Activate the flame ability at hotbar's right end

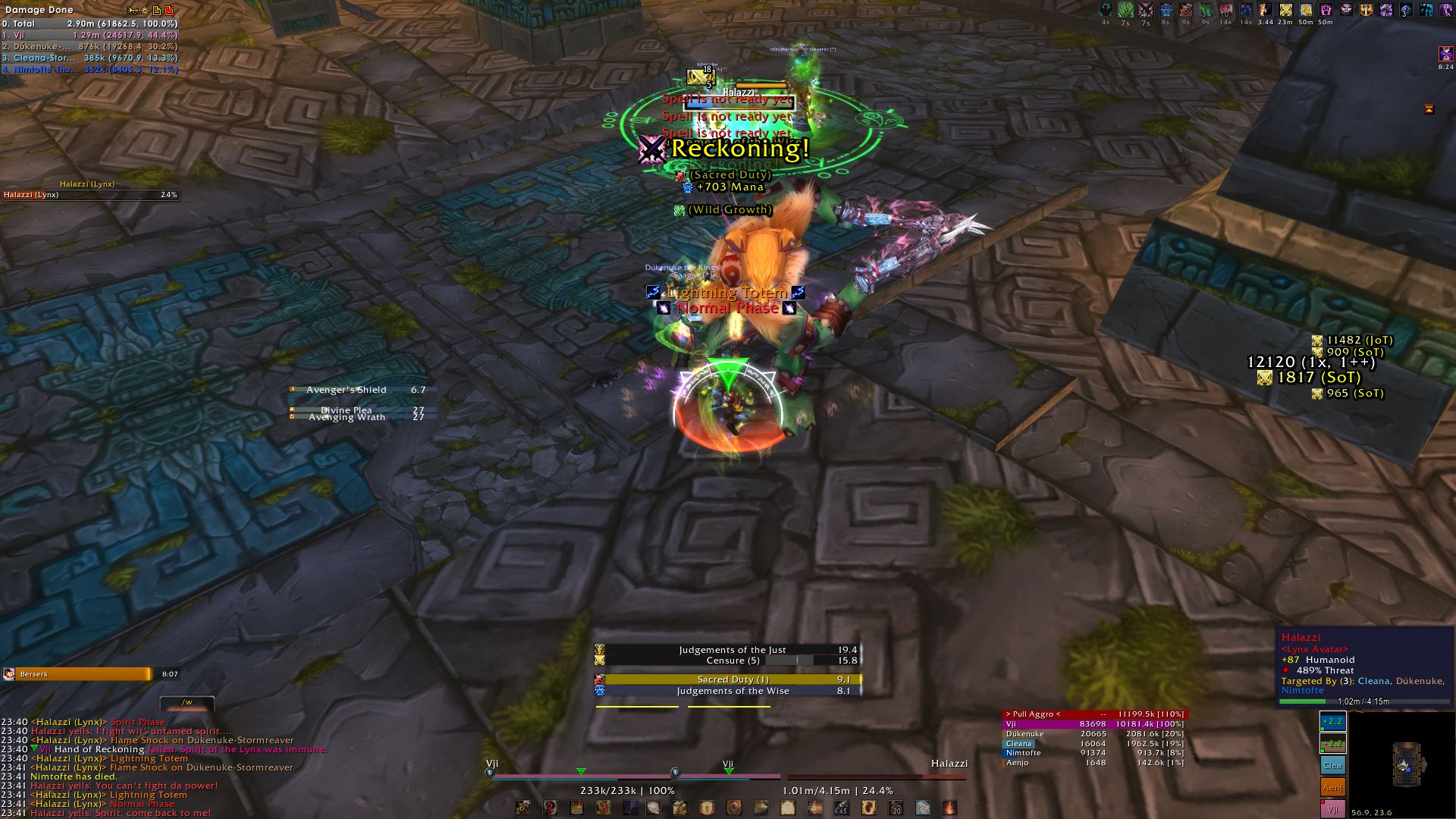point(949,808)
